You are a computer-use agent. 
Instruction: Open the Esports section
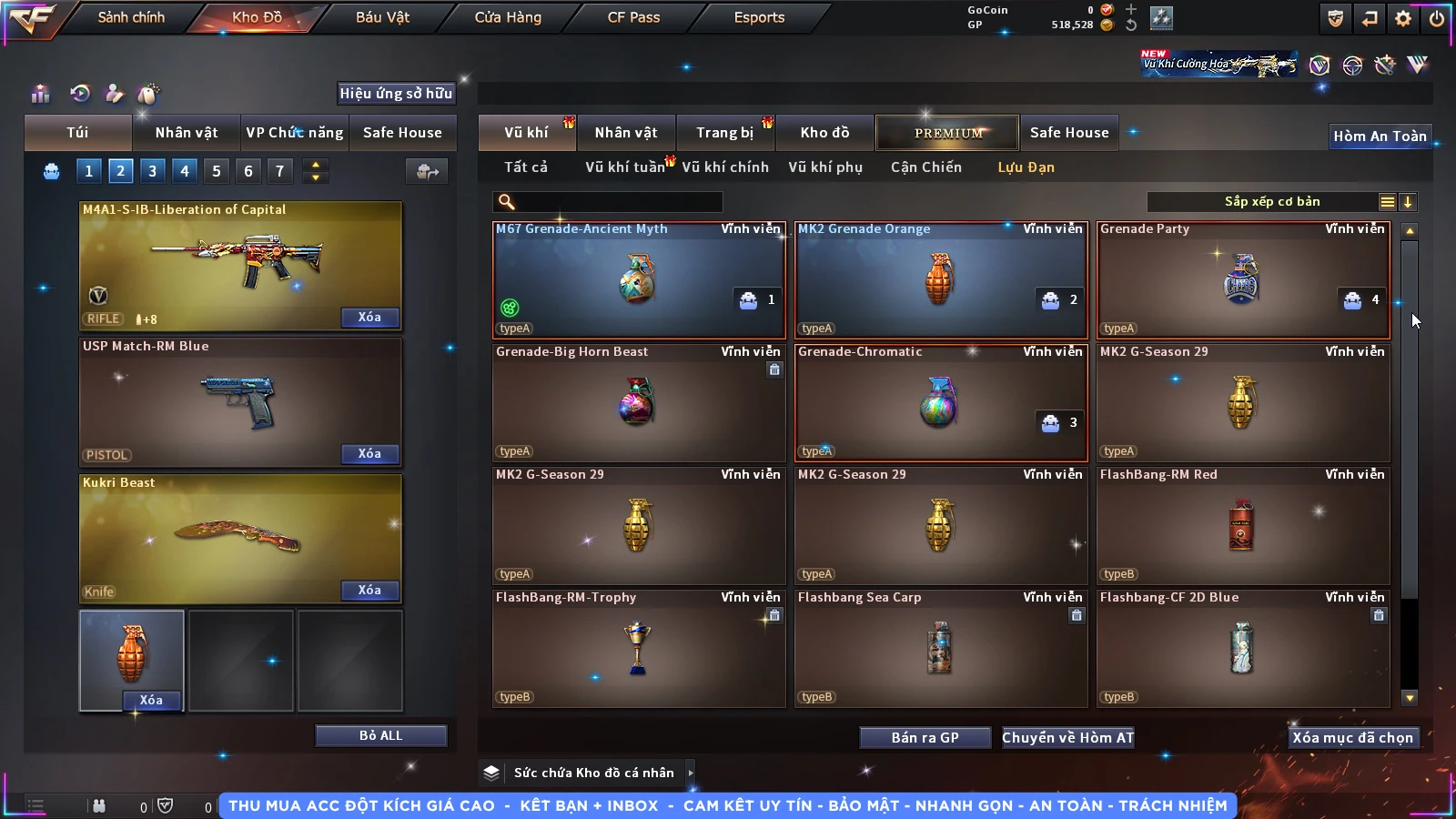click(759, 17)
